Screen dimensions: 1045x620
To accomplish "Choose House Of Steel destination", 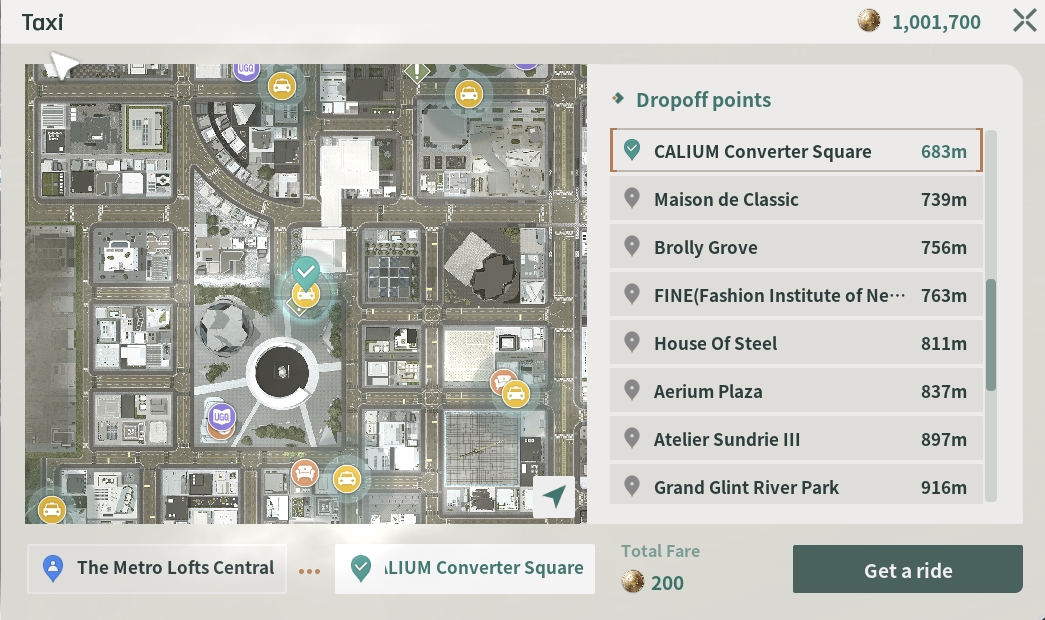I will [x=796, y=343].
